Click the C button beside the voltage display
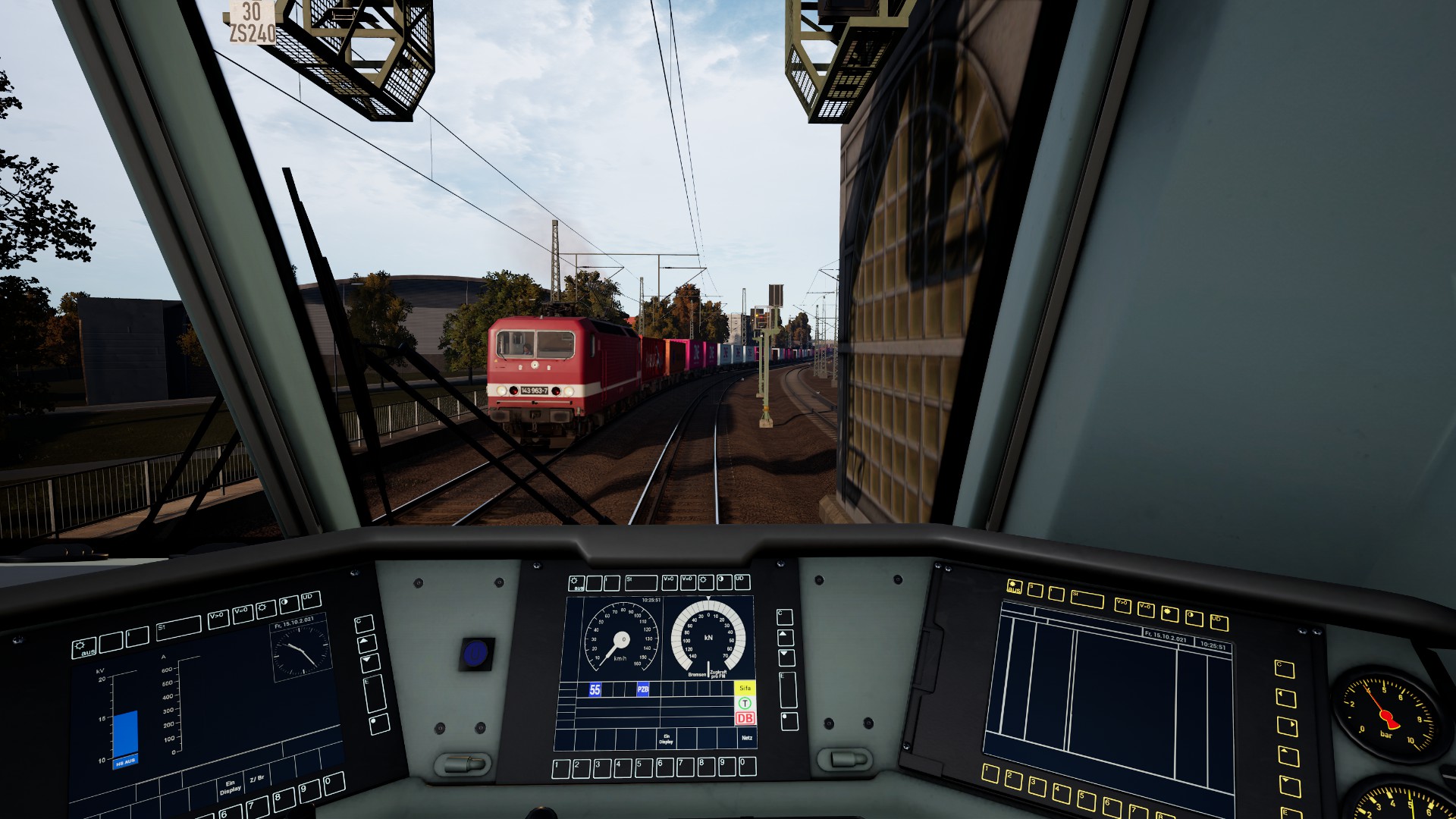Viewport: 1456px width, 819px height. click(364, 624)
